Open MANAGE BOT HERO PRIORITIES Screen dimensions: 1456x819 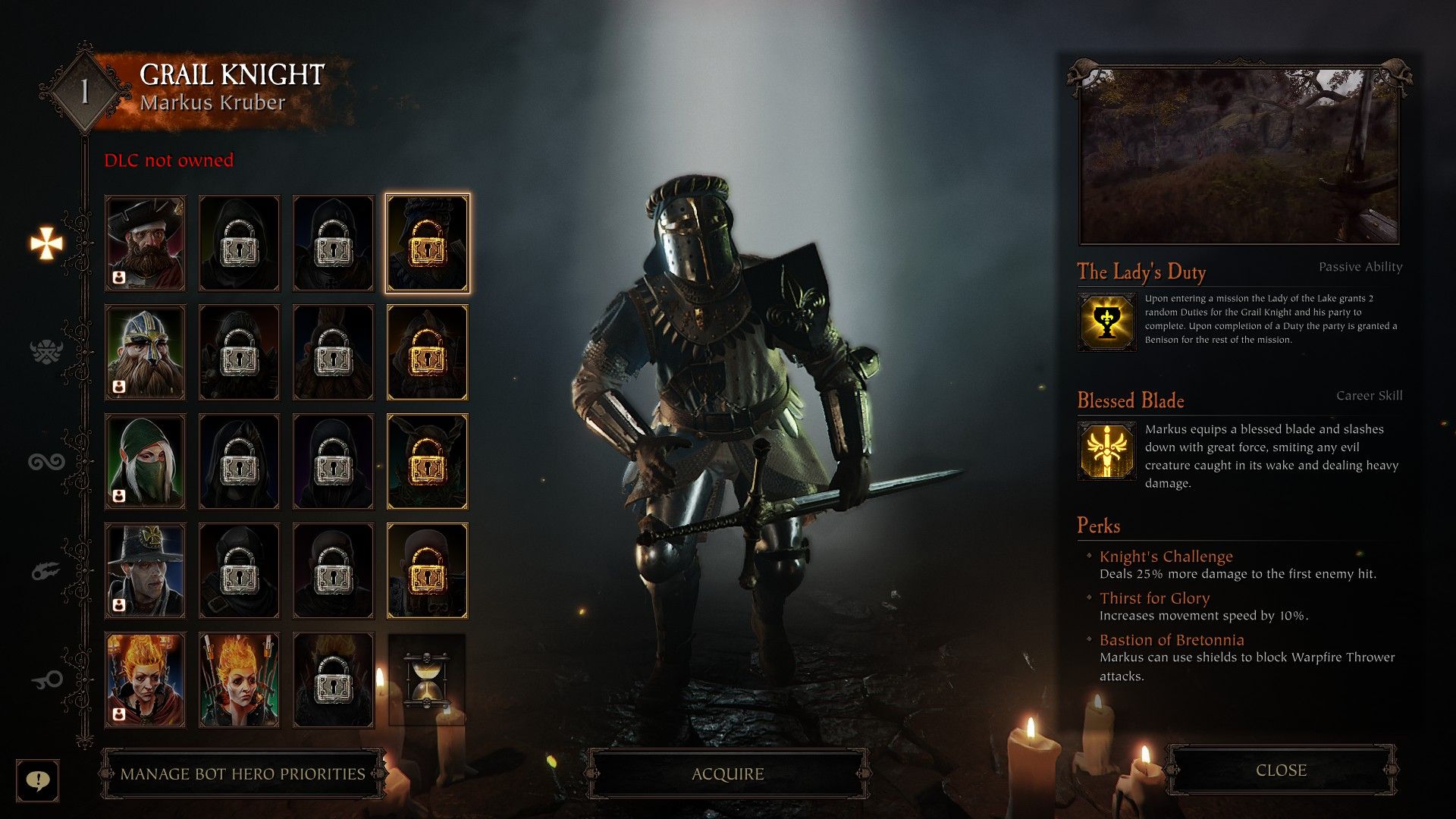tap(240, 774)
